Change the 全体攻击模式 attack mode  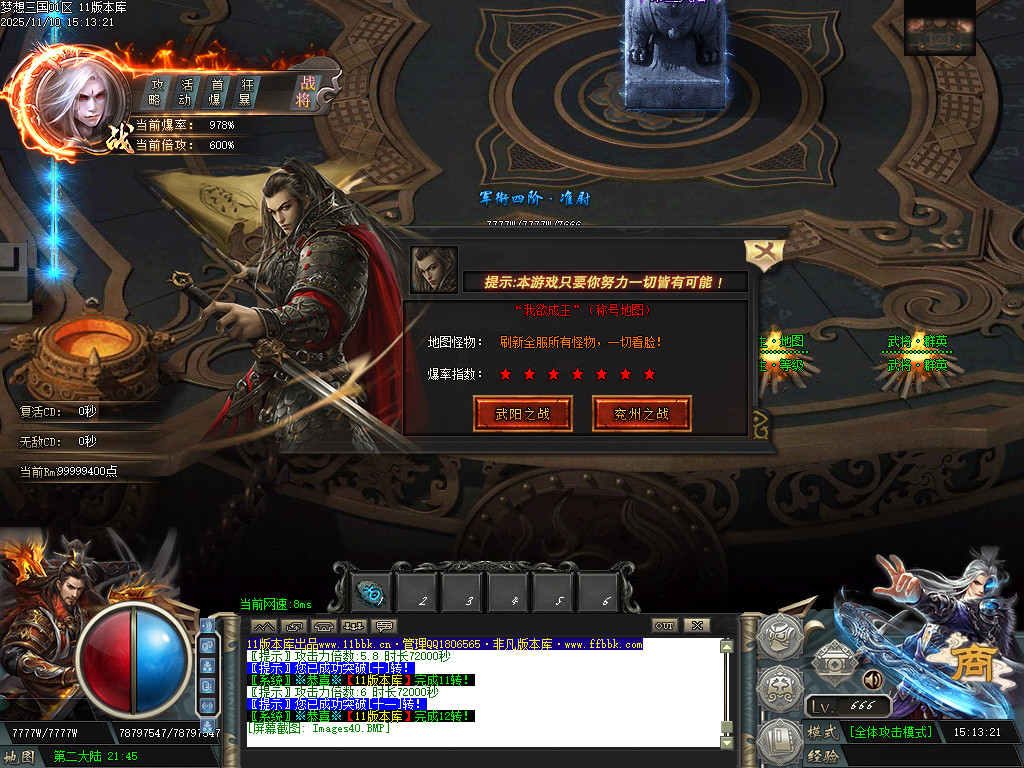(x=890, y=733)
